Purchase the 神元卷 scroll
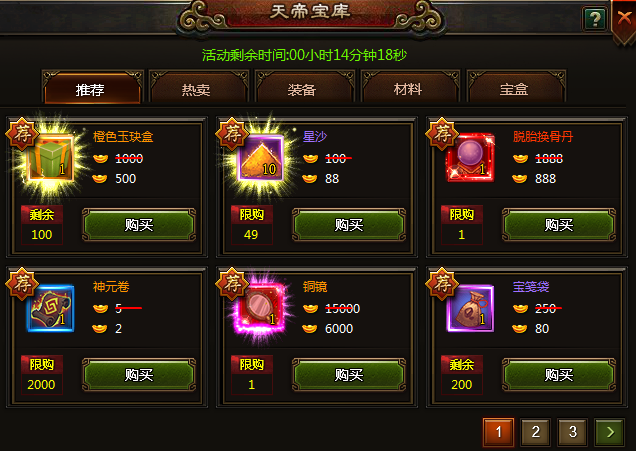Screen dimensions: 636x451 pos(138,375)
